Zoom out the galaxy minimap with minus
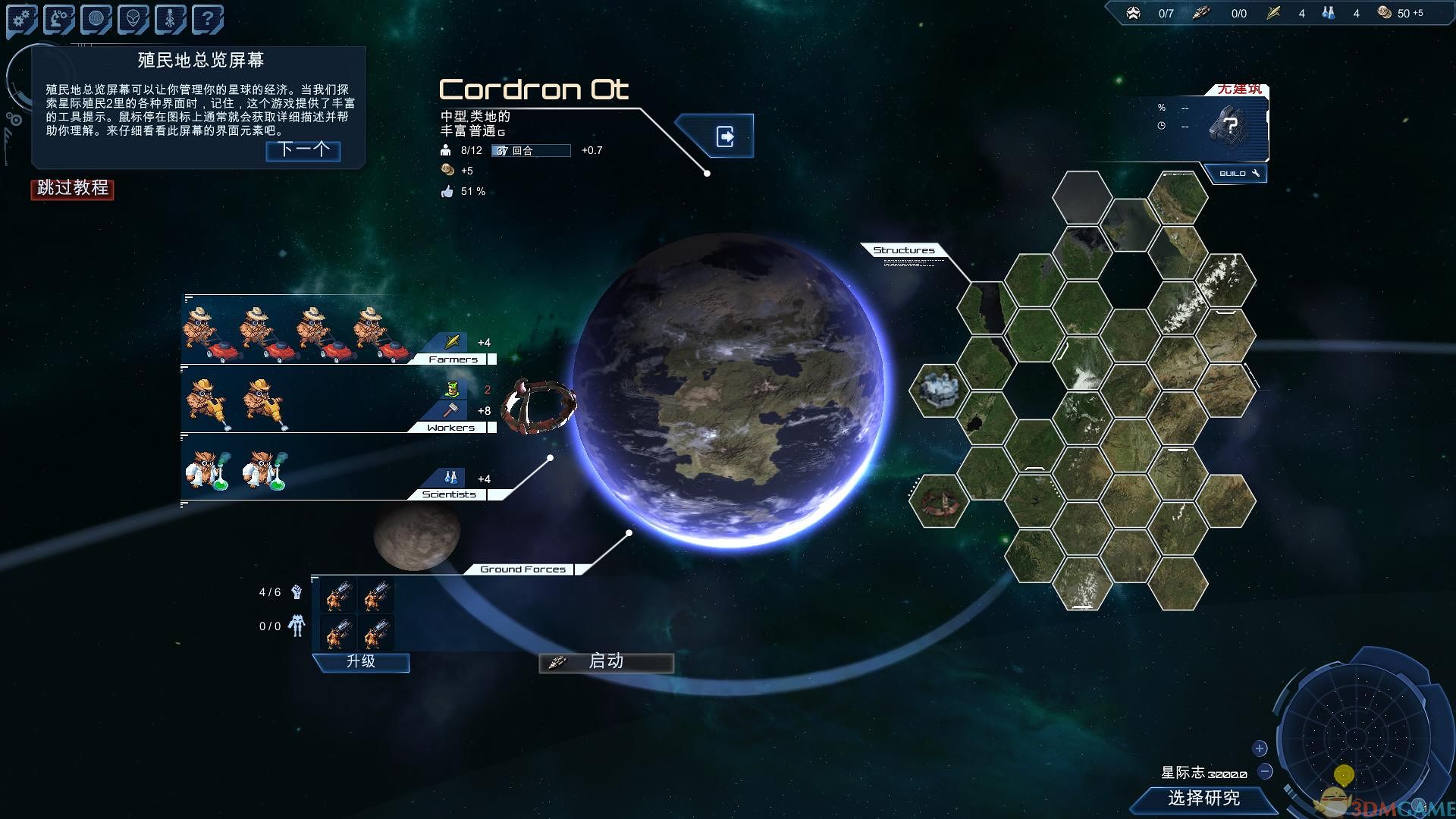 click(x=1265, y=772)
